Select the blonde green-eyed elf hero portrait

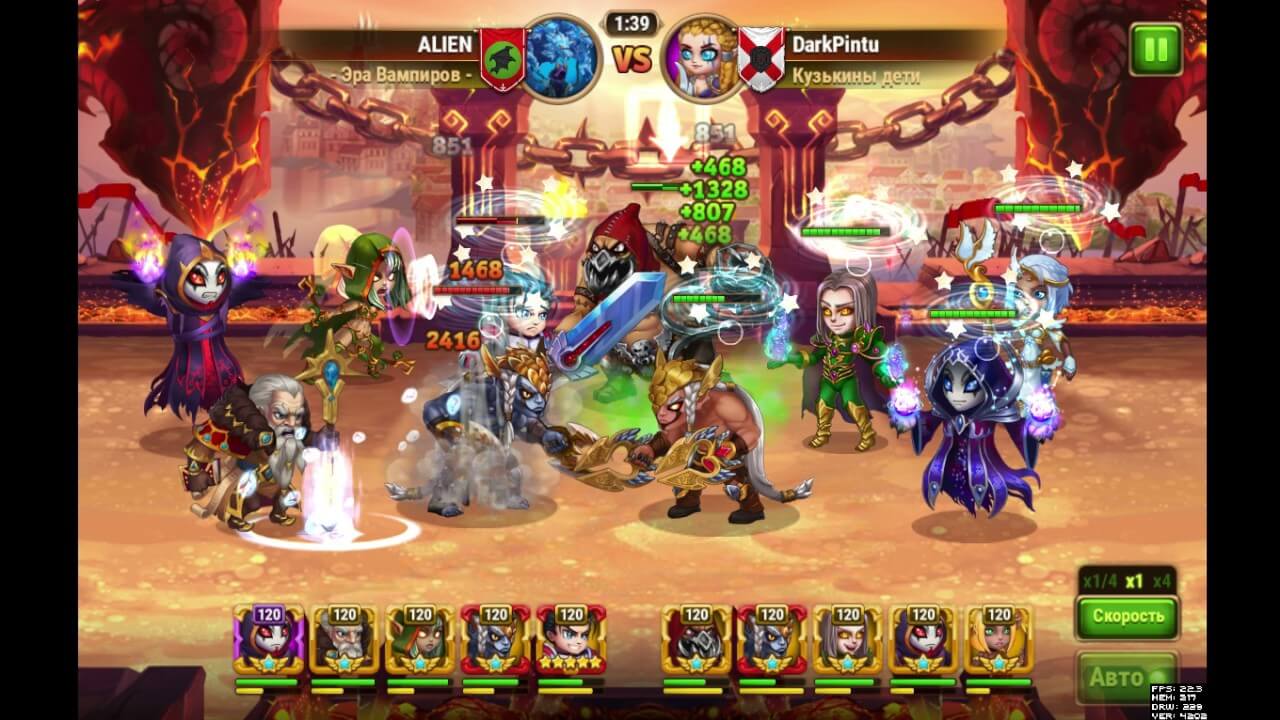click(998, 640)
